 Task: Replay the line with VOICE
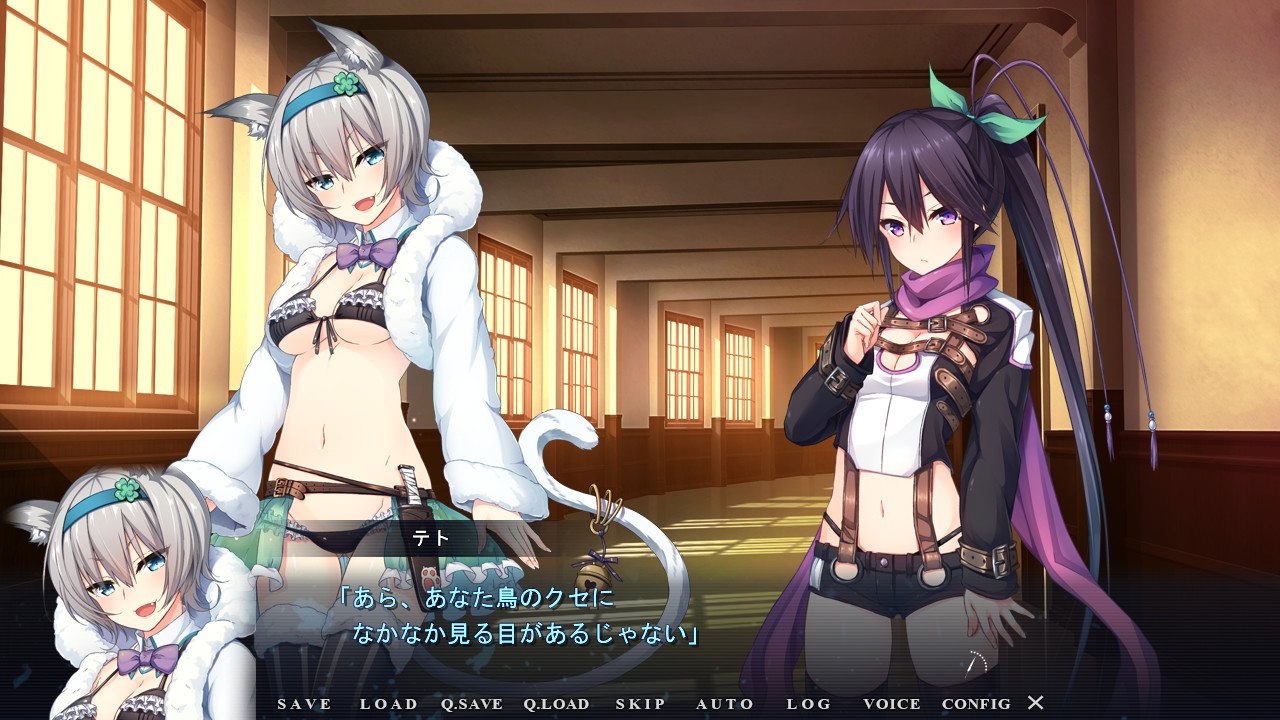coord(892,704)
